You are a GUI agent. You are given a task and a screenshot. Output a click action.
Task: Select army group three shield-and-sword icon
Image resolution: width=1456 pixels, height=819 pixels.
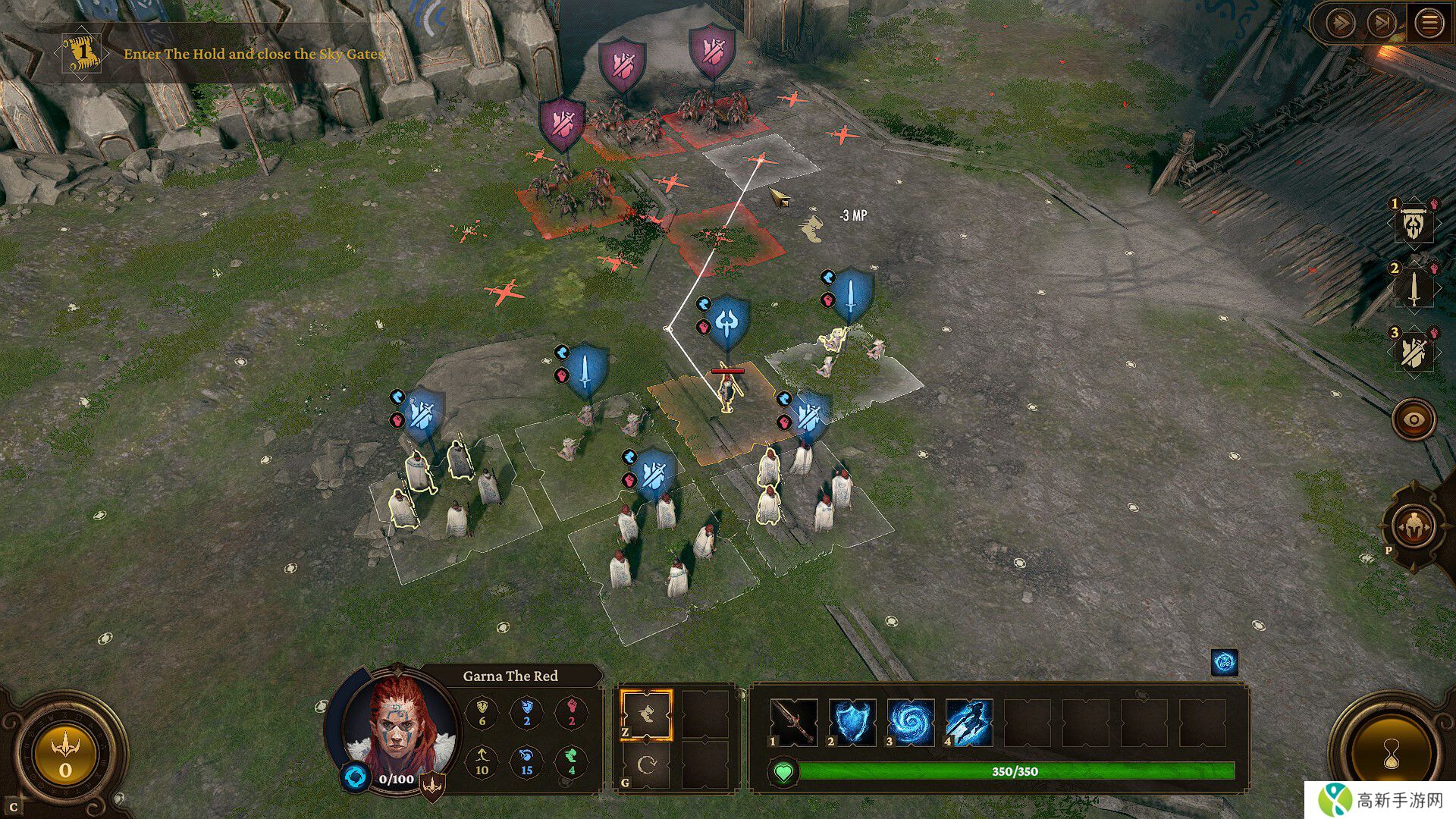coord(1414,352)
